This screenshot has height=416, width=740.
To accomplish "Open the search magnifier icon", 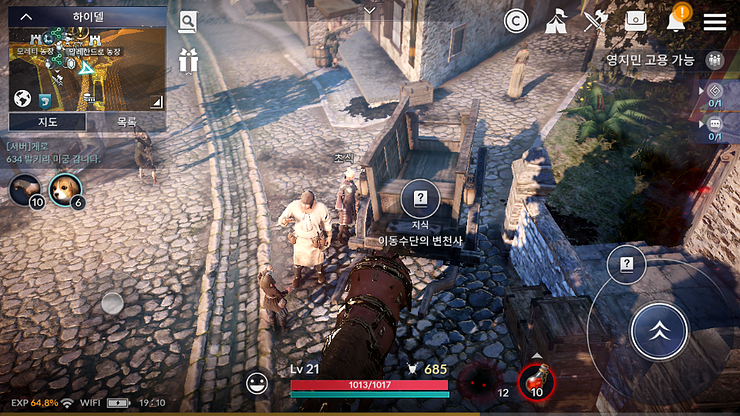I will pos(188,22).
